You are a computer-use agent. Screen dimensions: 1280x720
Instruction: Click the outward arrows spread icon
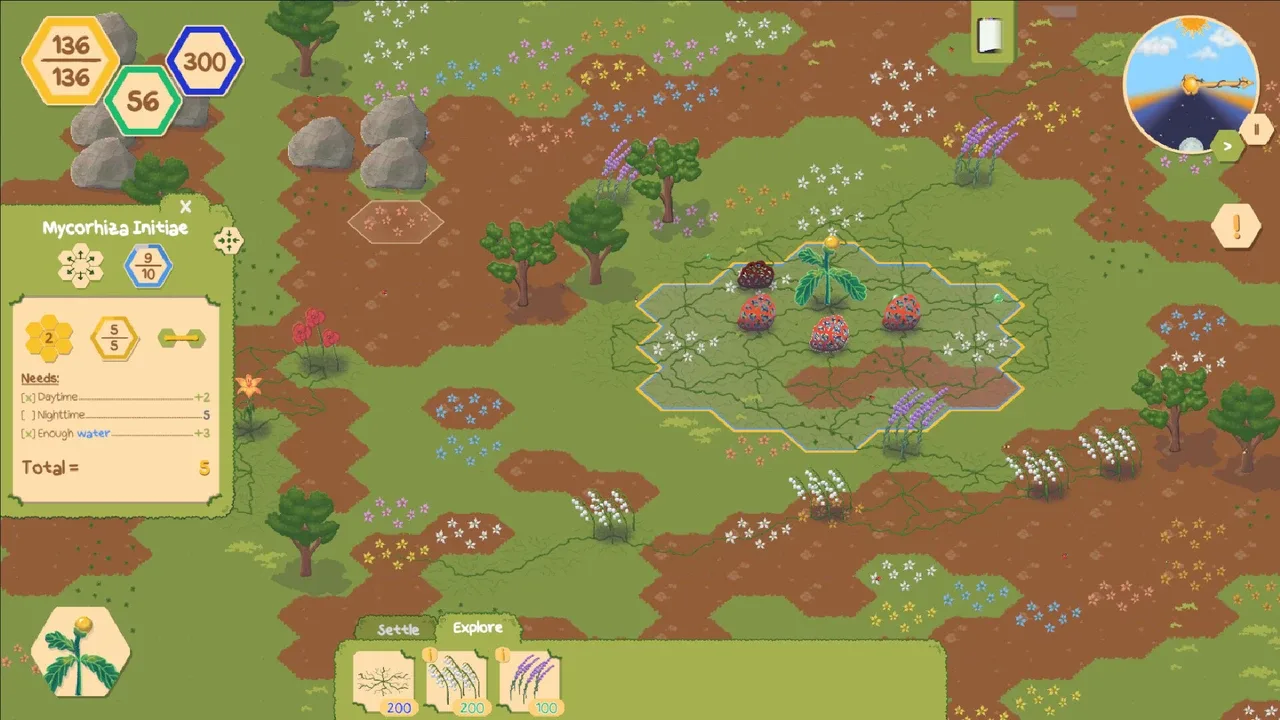[x=81, y=266]
